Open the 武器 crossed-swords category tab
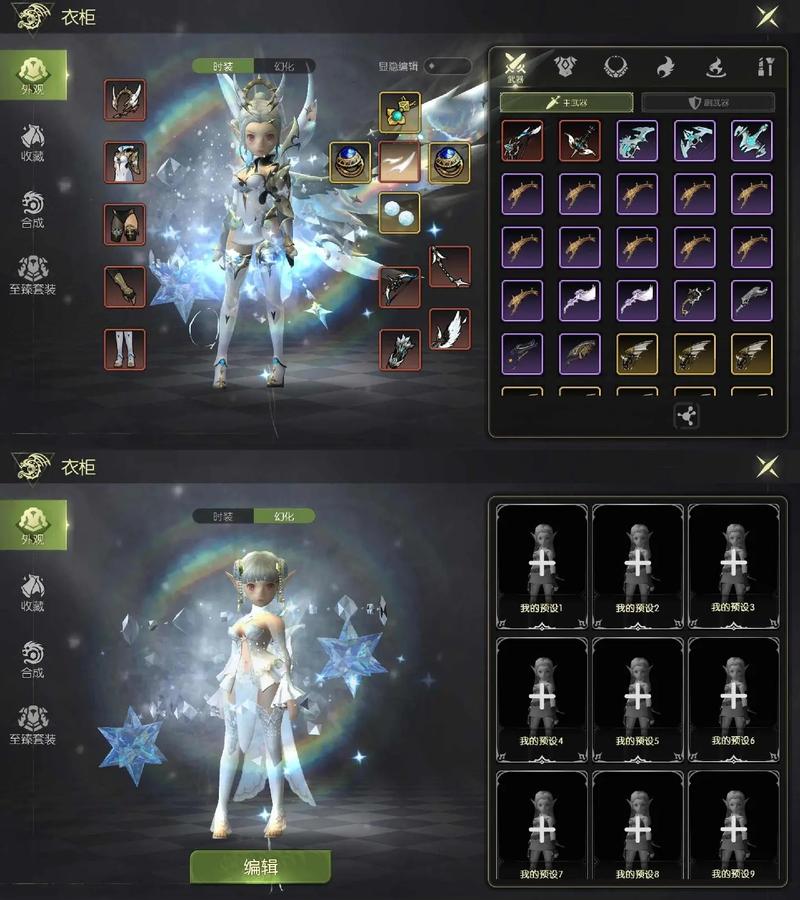This screenshot has height=900, width=800. 515,67
